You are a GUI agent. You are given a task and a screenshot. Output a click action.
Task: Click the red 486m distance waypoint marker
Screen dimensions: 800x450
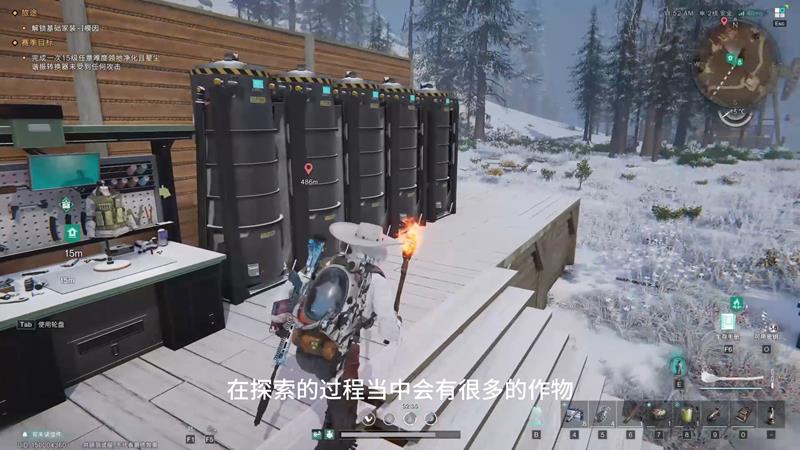tap(308, 168)
